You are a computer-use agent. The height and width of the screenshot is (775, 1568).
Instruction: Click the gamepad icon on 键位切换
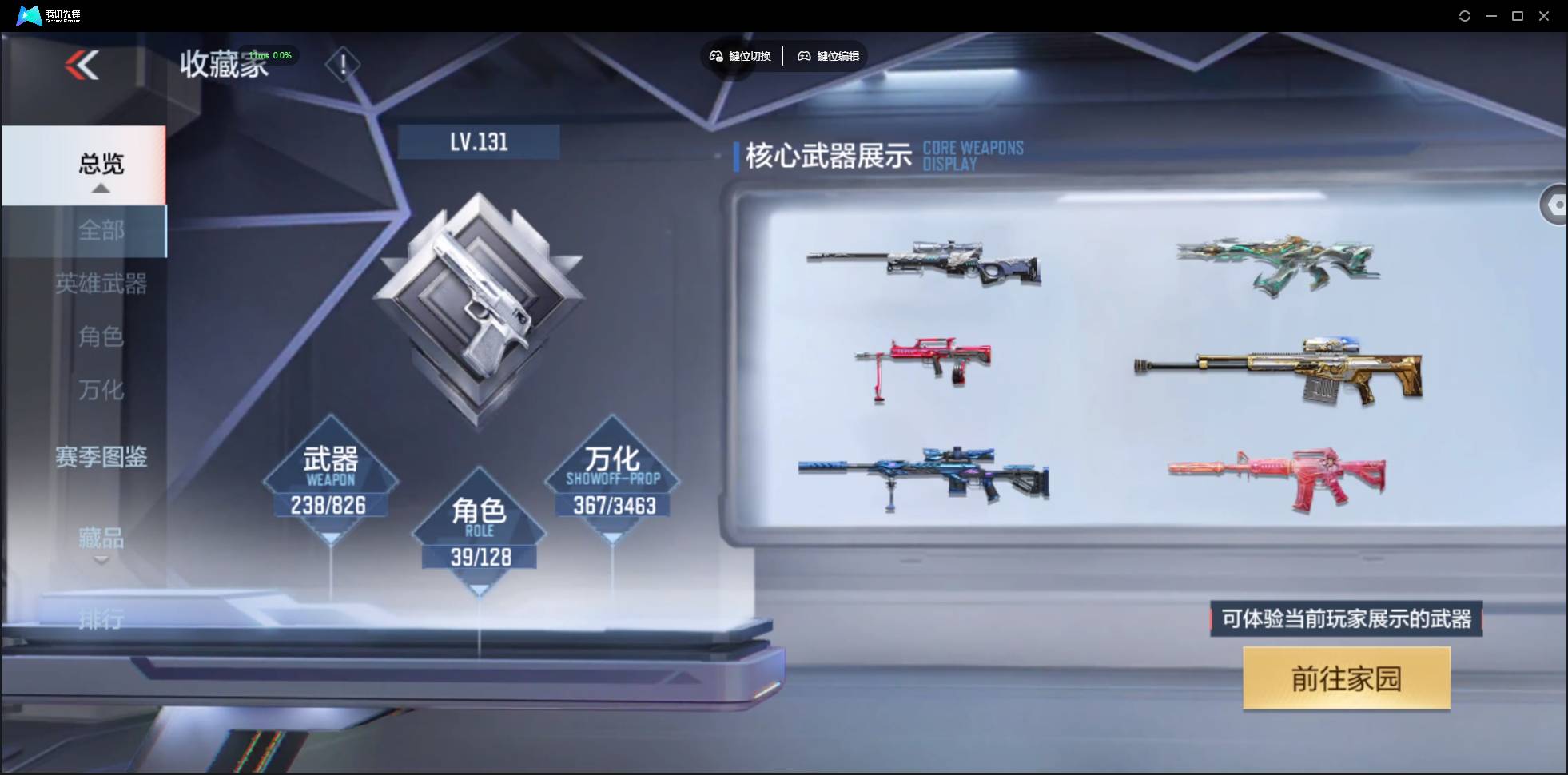pyautogui.click(x=716, y=56)
